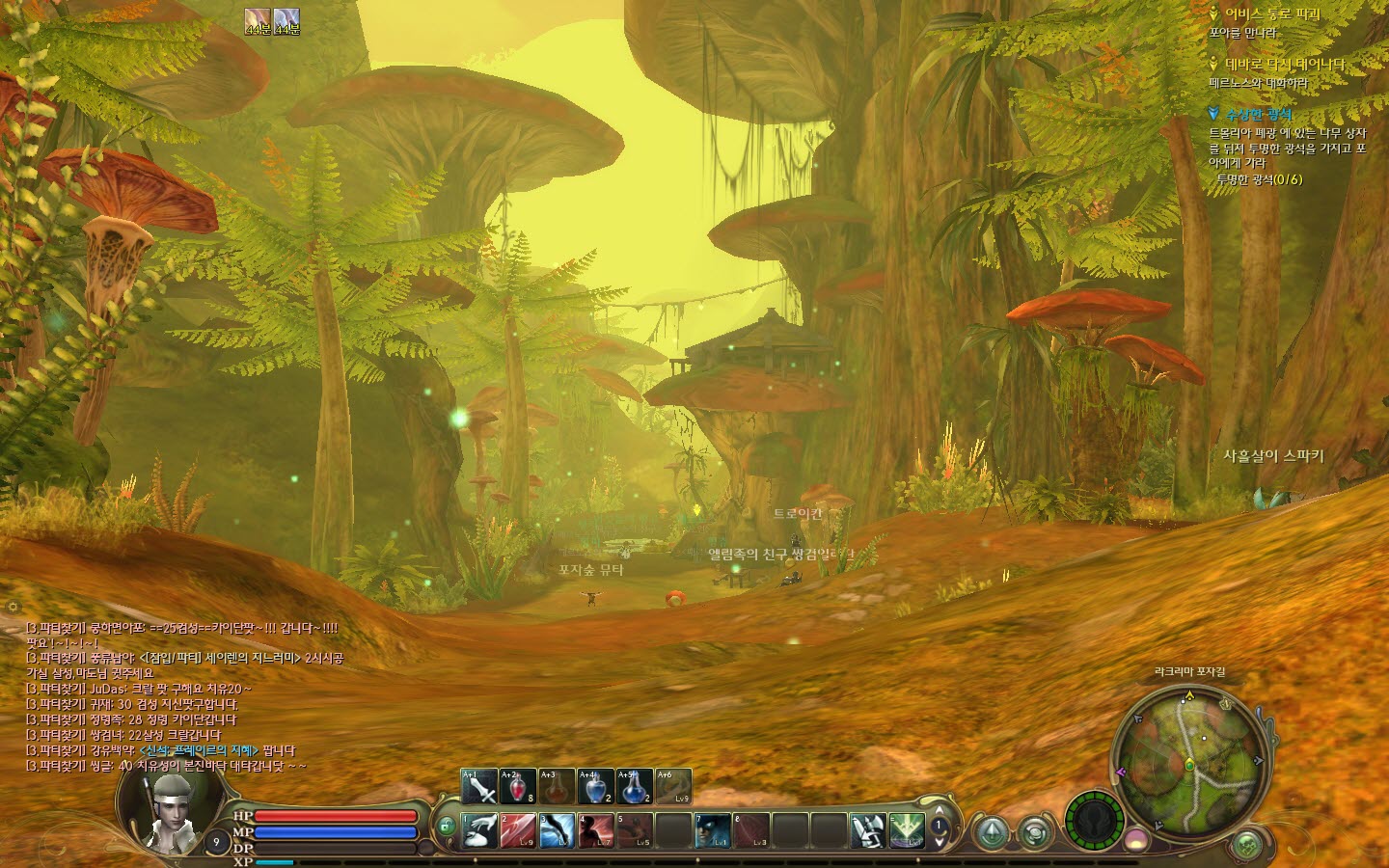Viewport: 1389px width, 868px height.
Task: Cast the blue kick skill in slot 3
Action: [x=558, y=830]
